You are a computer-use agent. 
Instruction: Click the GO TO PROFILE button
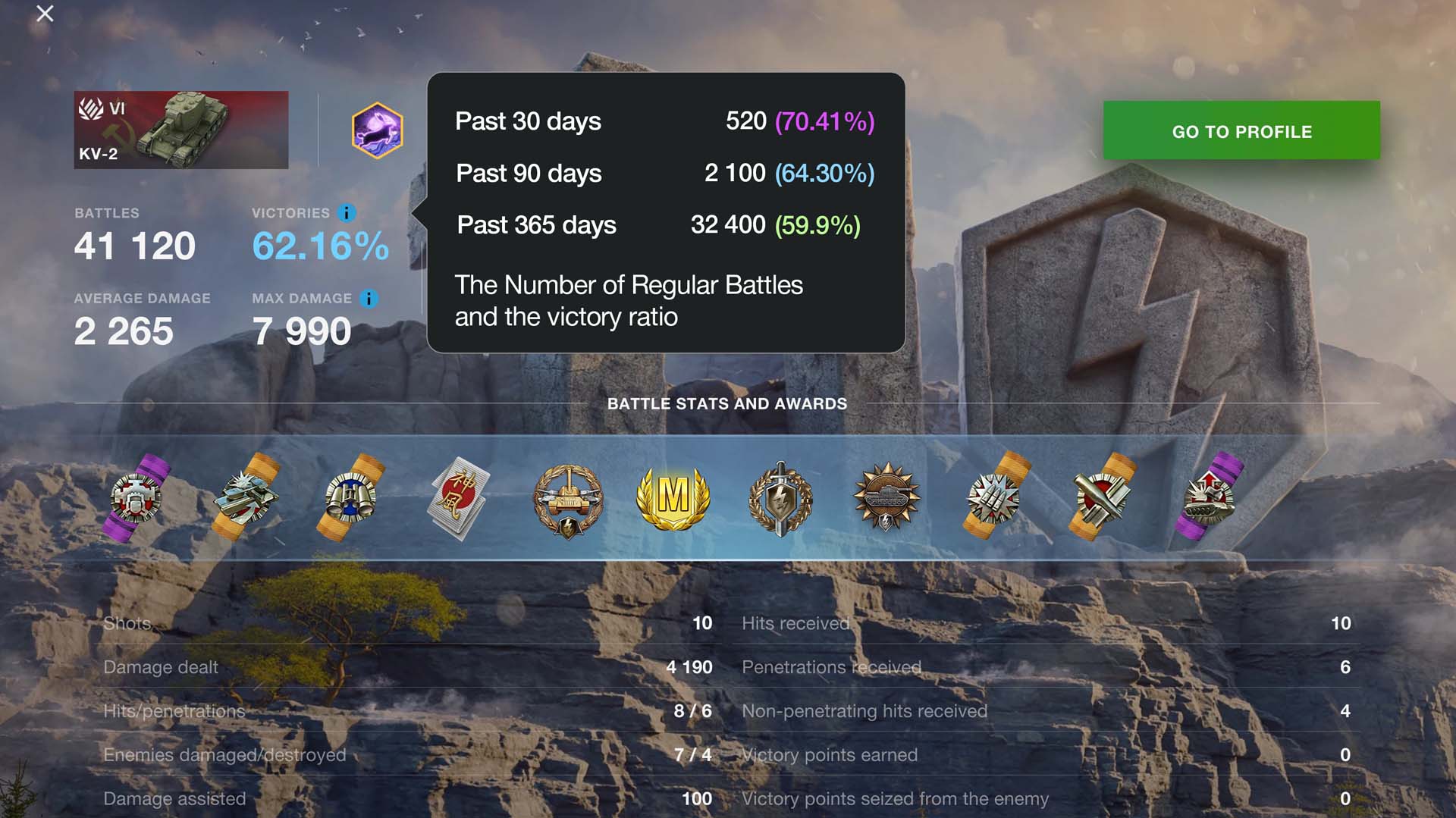pyautogui.click(x=1241, y=130)
